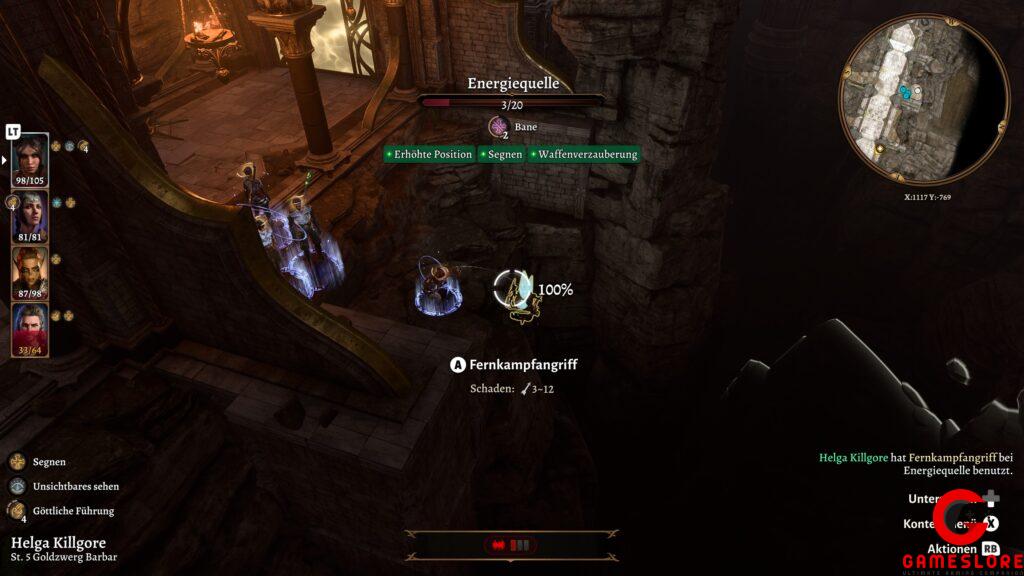Select the wounded companion portrait at 33/64
Screen dimensions: 1024x576
click(29, 329)
